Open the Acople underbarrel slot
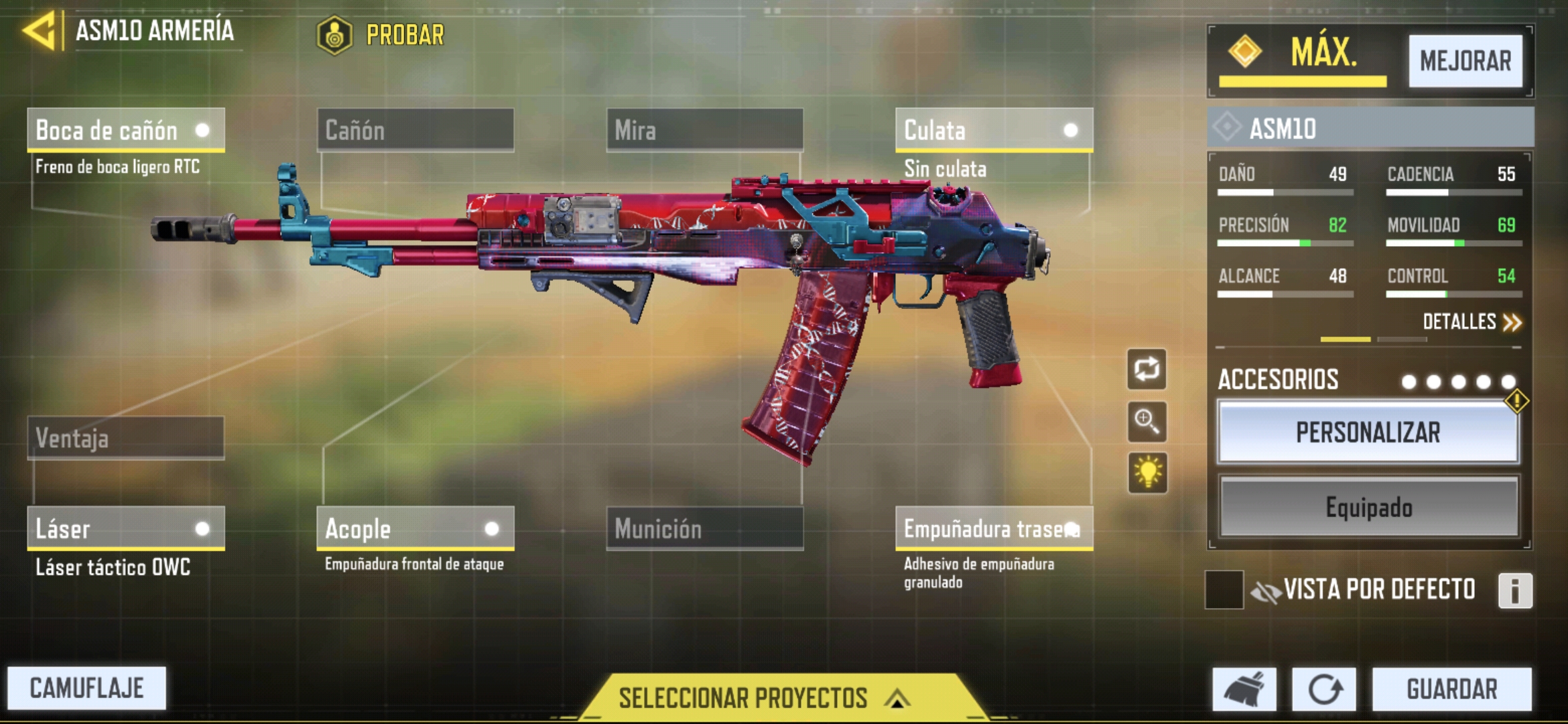1568x724 pixels. pos(415,528)
